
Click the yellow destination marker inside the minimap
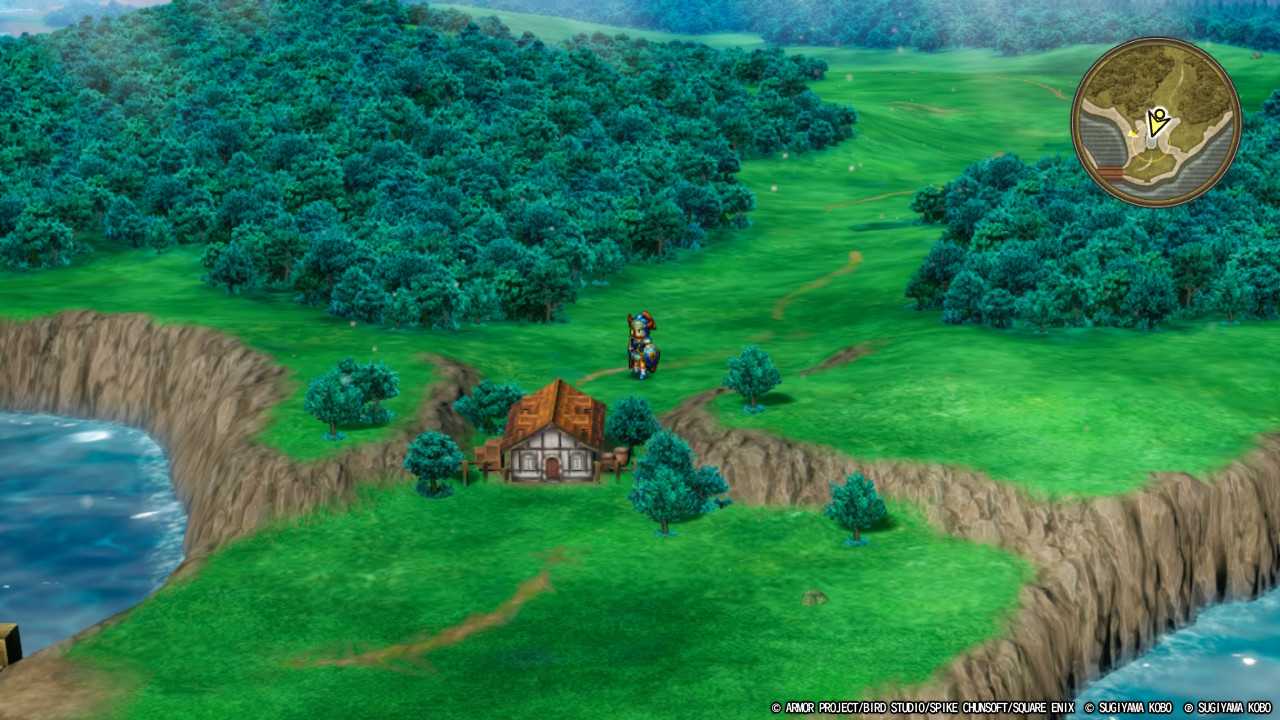[1133, 134]
